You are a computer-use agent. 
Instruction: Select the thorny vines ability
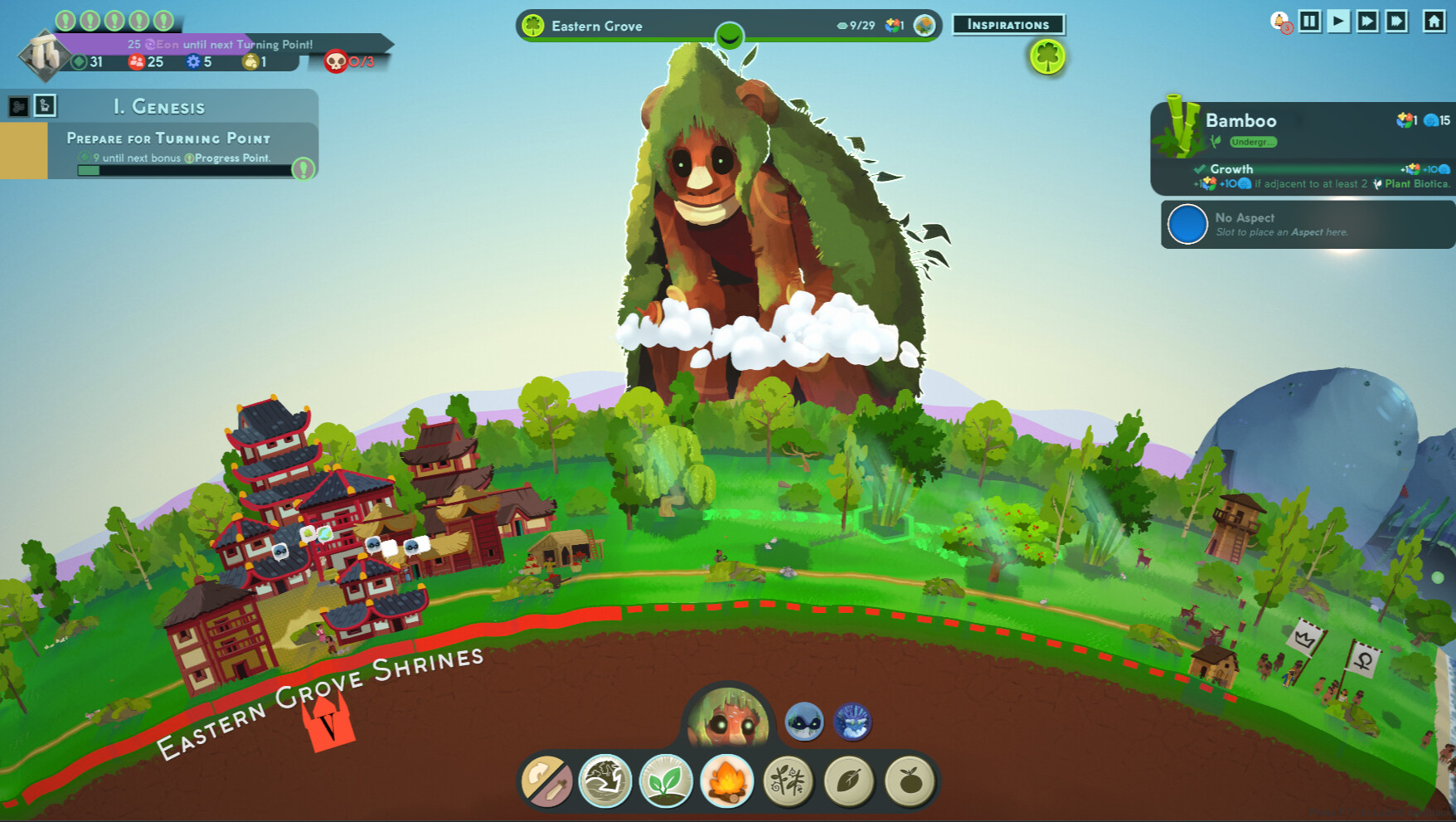point(788,781)
